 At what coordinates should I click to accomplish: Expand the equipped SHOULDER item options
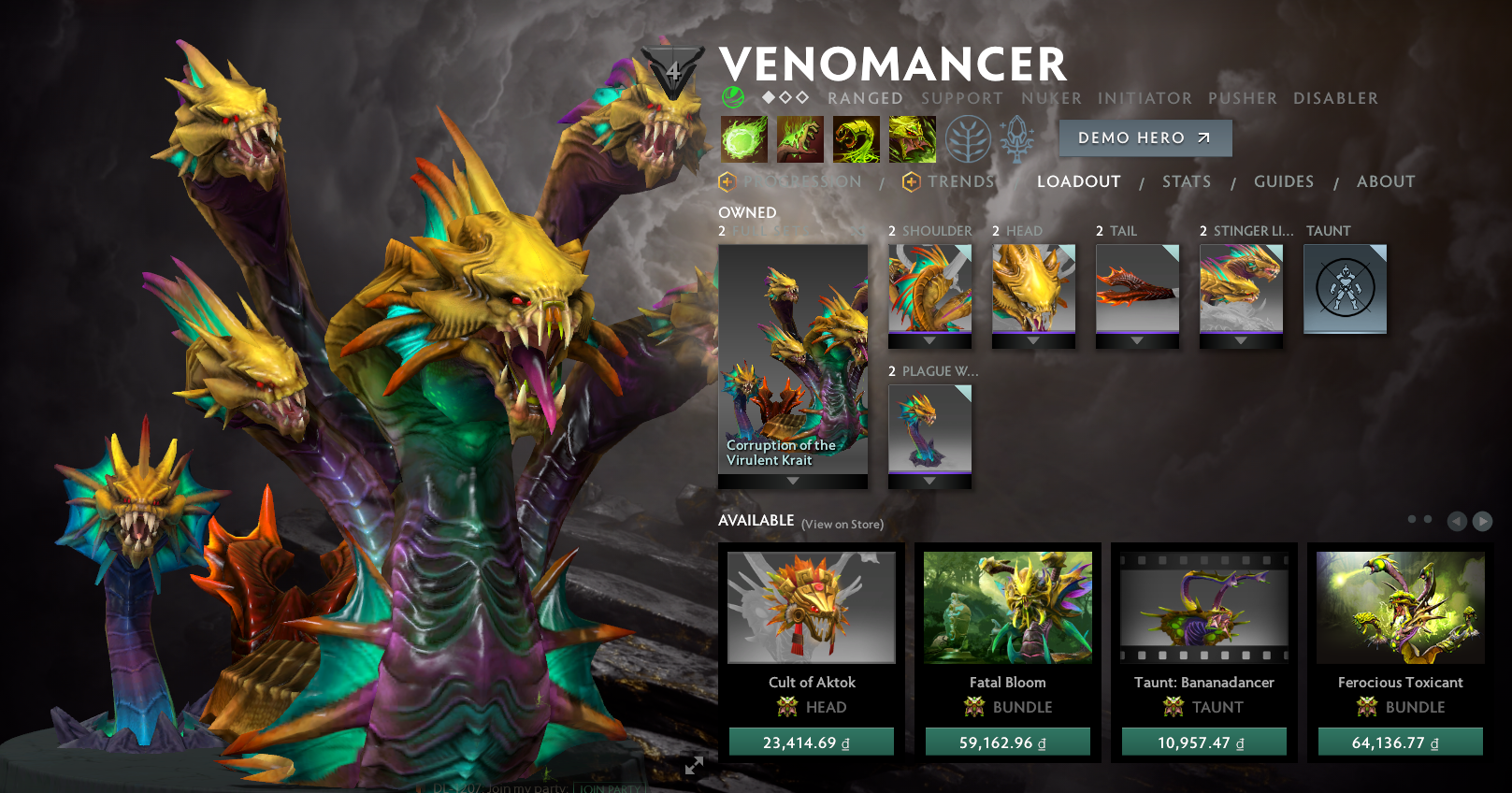[x=929, y=339]
